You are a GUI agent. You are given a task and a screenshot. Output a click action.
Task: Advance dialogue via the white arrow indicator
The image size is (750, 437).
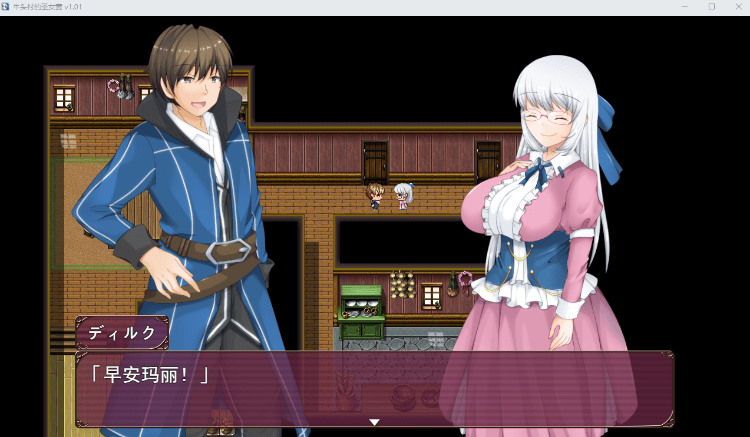click(375, 422)
